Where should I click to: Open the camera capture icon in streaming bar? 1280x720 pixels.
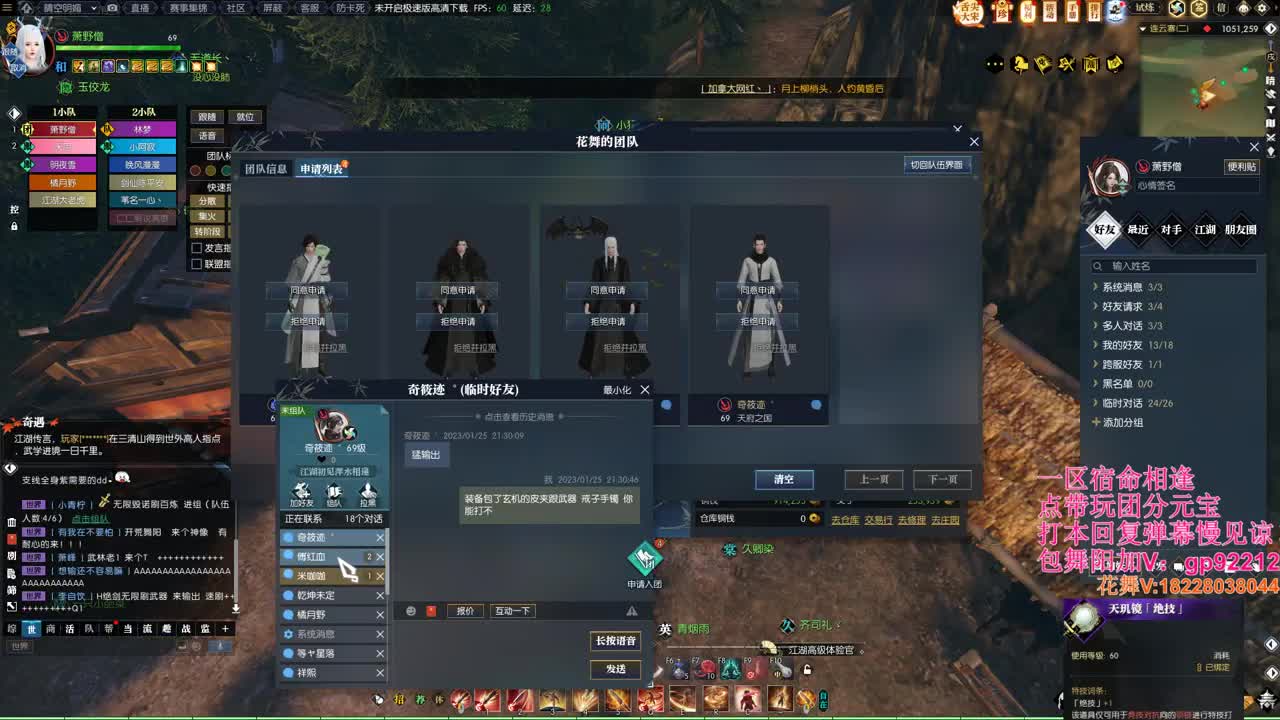(x=112, y=8)
